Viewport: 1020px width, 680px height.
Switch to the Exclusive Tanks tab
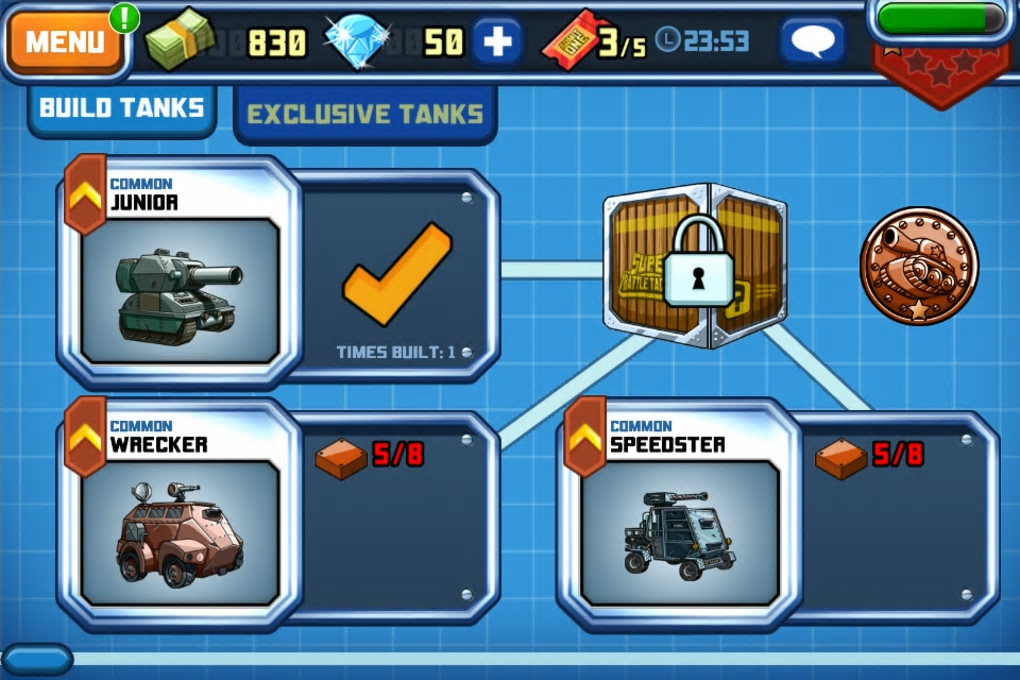pyautogui.click(x=365, y=114)
